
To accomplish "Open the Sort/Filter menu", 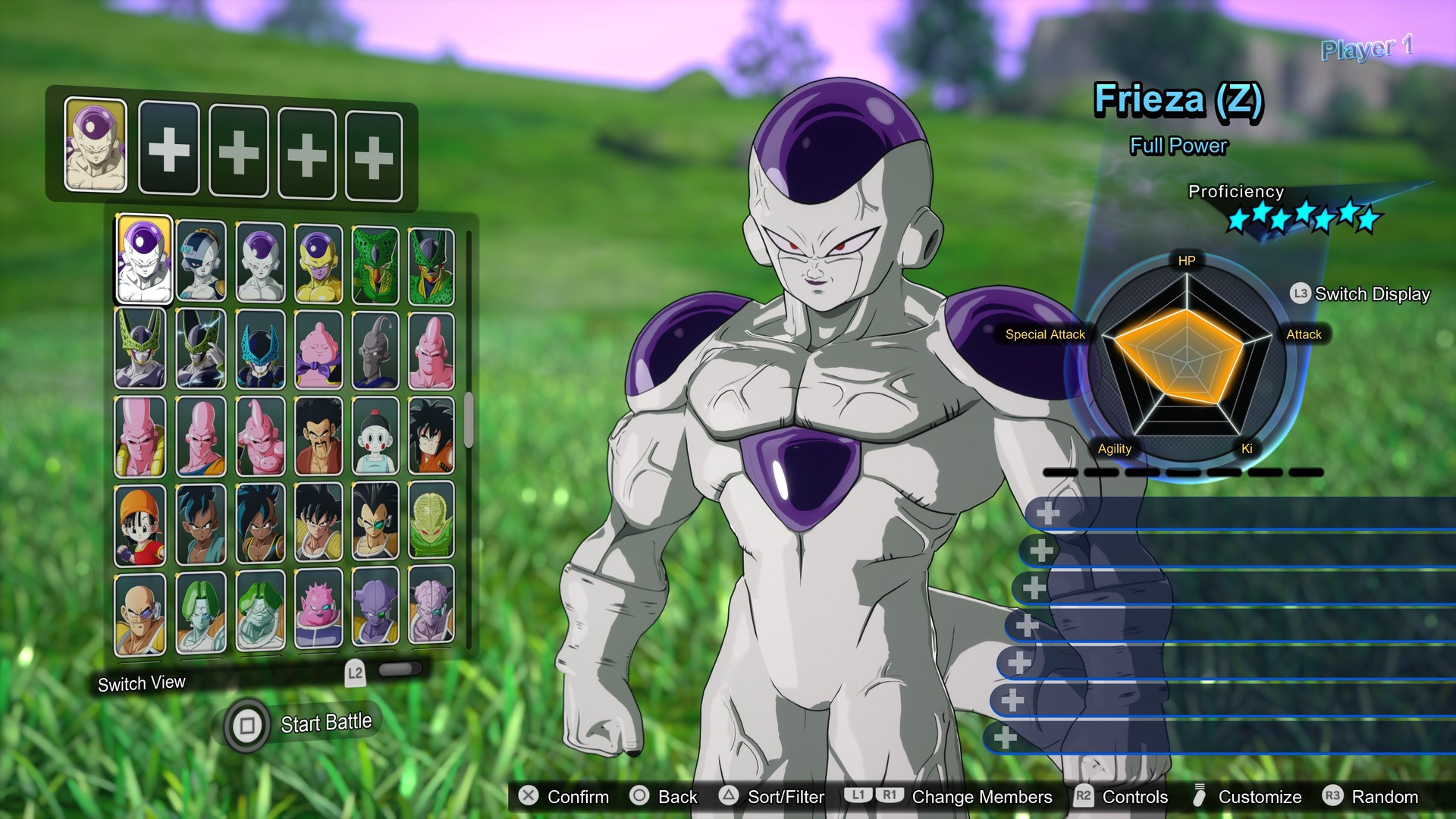I will click(776, 797).
